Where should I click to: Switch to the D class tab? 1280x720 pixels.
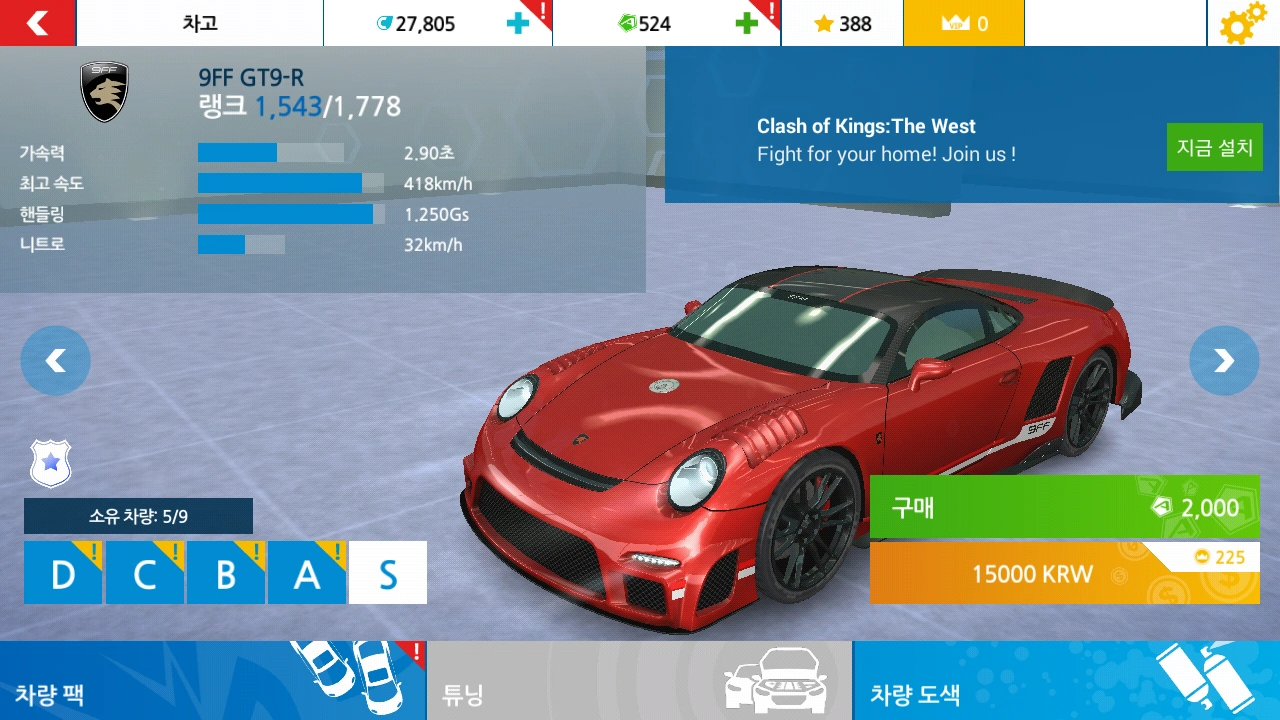pyautogui.click(x=62, y=572)
